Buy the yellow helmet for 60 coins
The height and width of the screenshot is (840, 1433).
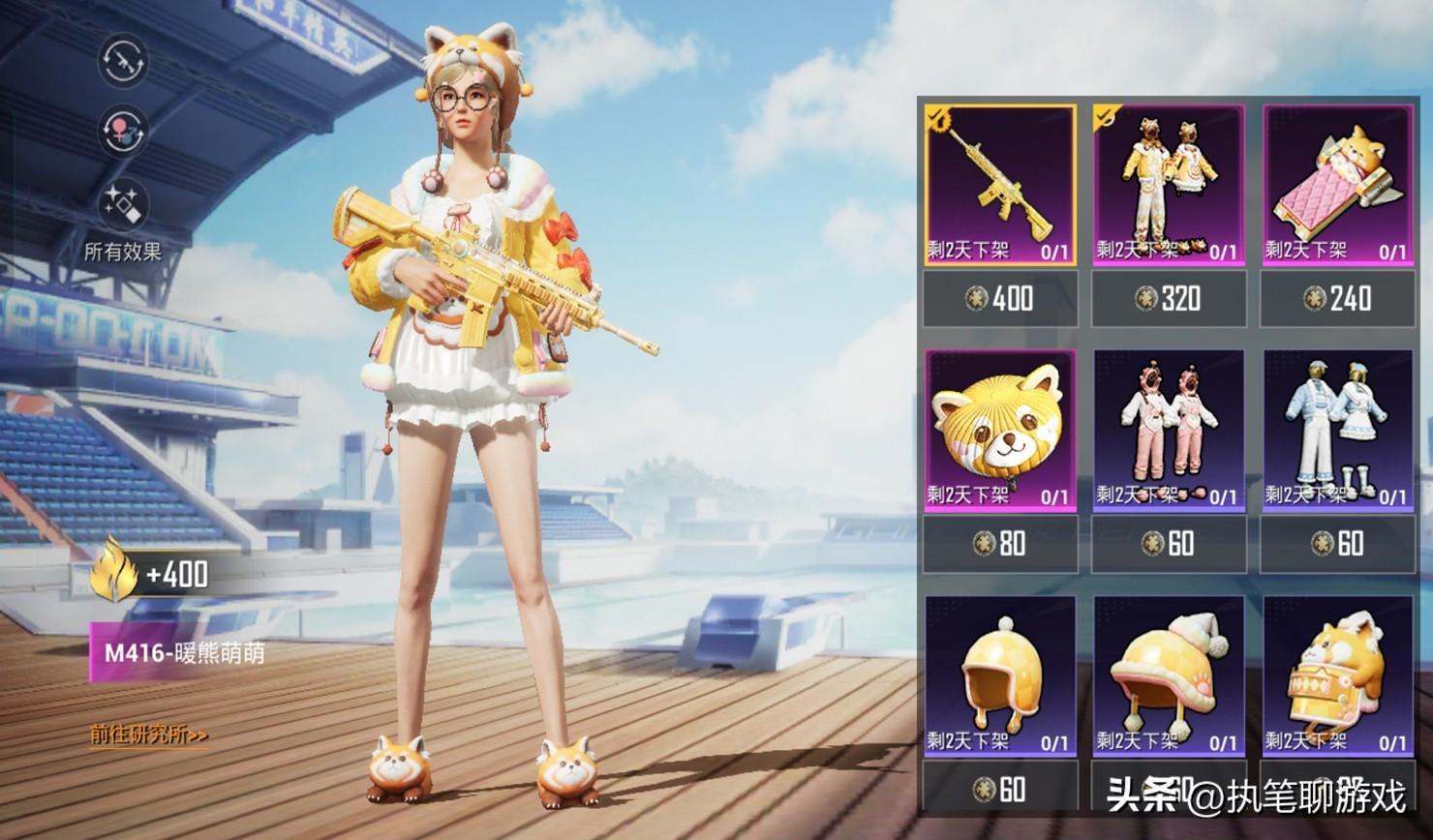tap(1000, 789)
